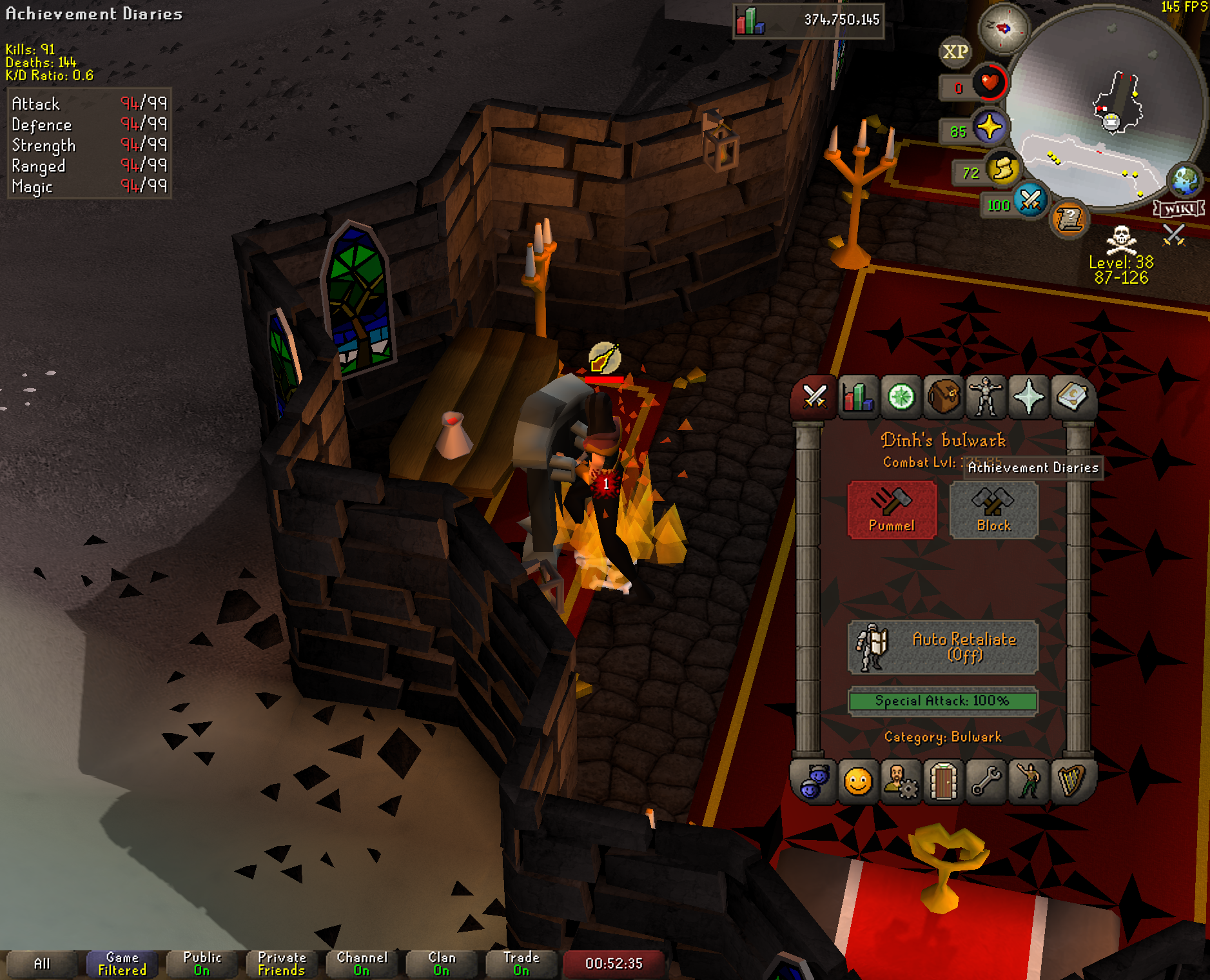Open the Magic spellbook tab

(1071, 397)
